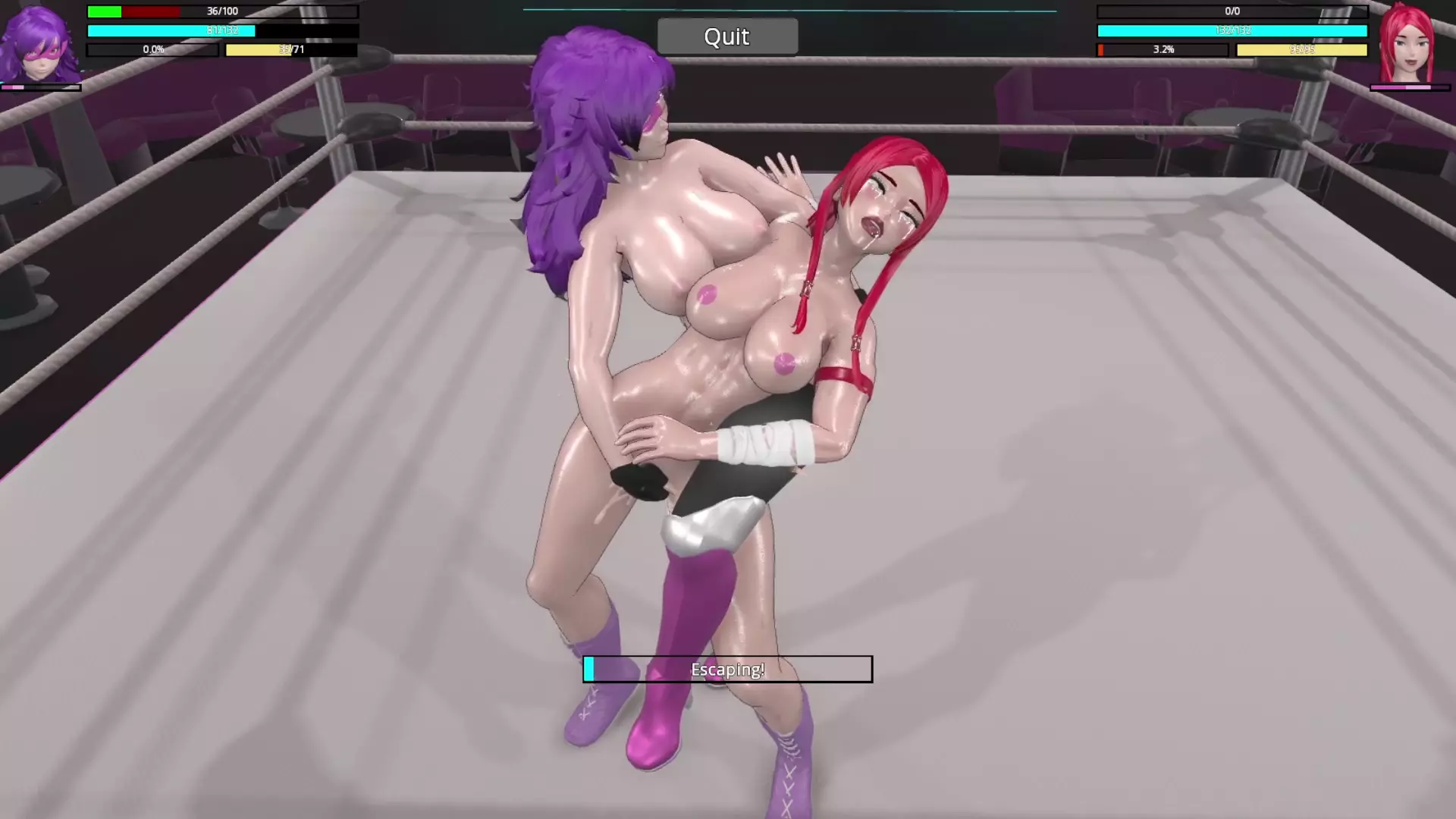Click the Quit button
This screenshot has height=819, width=1456.
(x=727, y=36)
